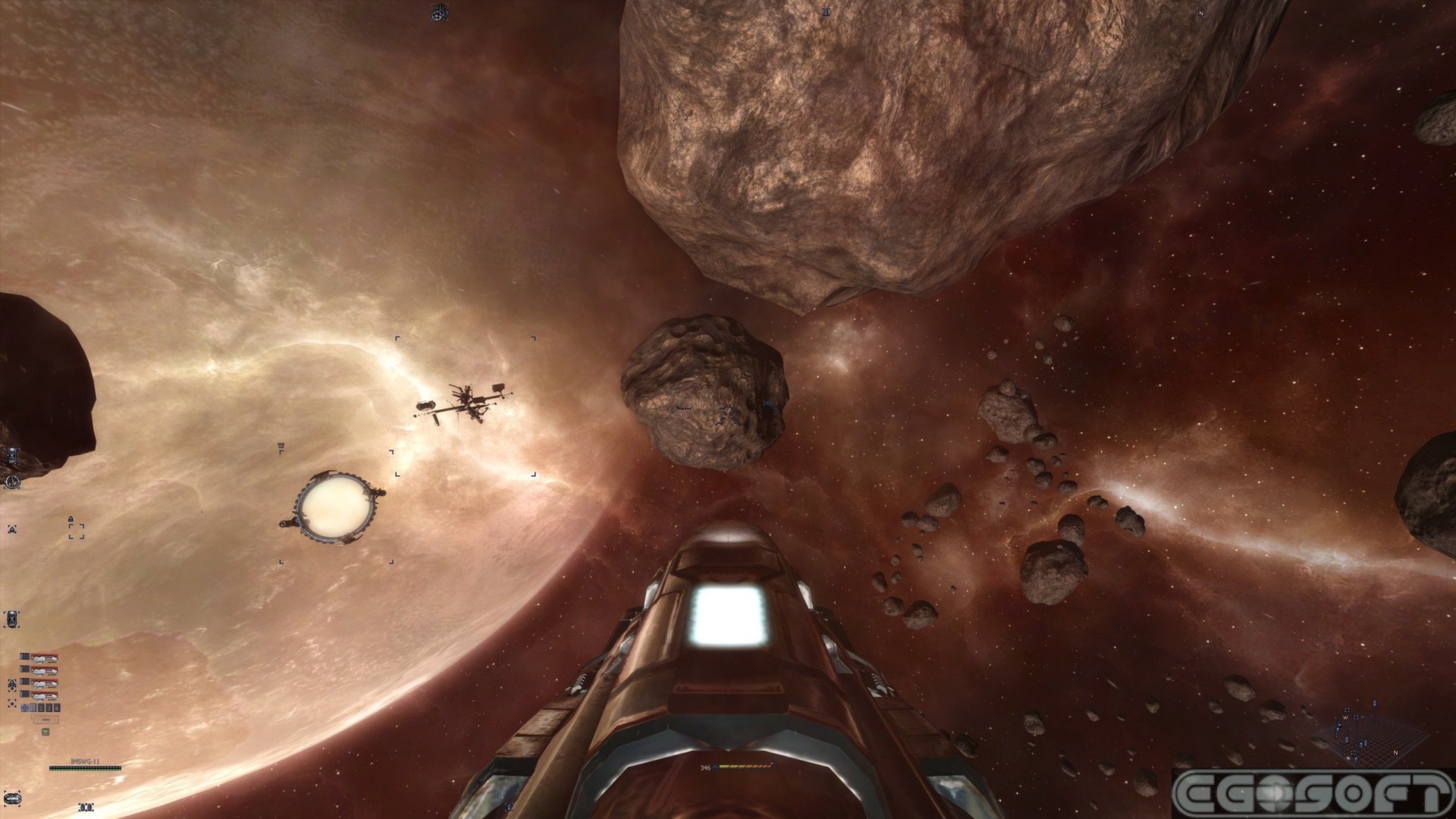Viewport: 1456px width, 819px height.
Task: Click the N compass marker on the gravidar
Action: [1395, 753]
